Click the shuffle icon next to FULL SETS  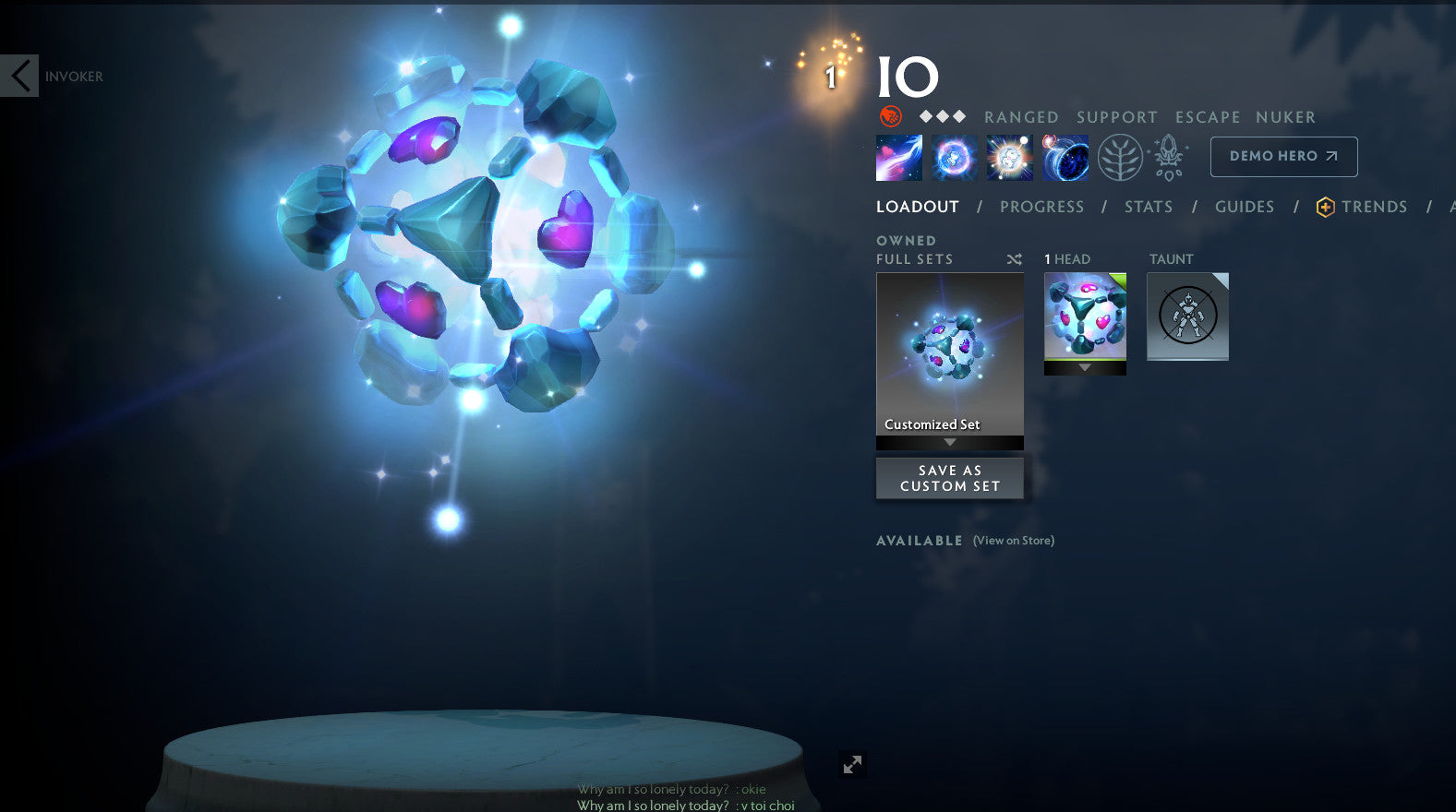[1014, 259]
